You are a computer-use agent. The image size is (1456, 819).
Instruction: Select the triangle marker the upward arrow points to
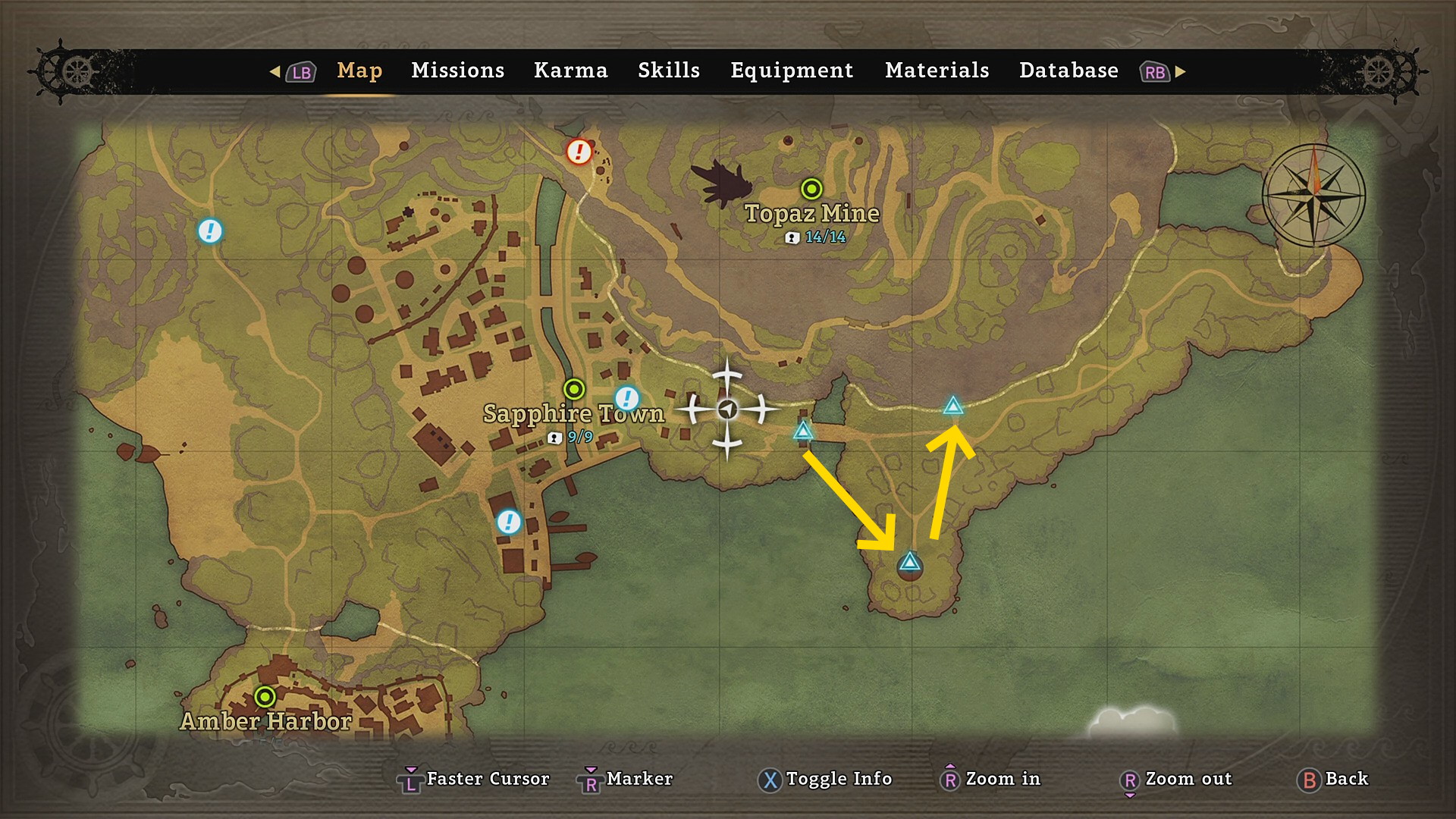point(953,406)
